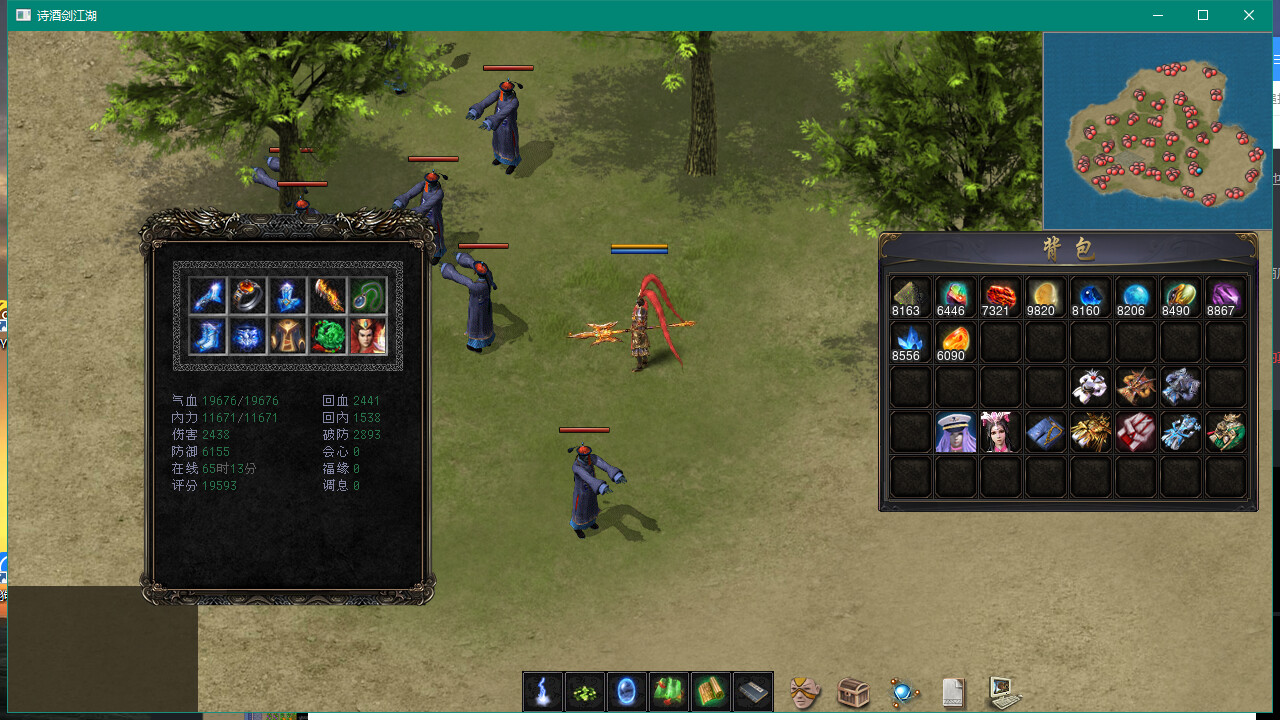The height and width of the screenshot is (720, 1280).
Task: Select the glowing blue boots slot
Action: click(x=209, y=336)
